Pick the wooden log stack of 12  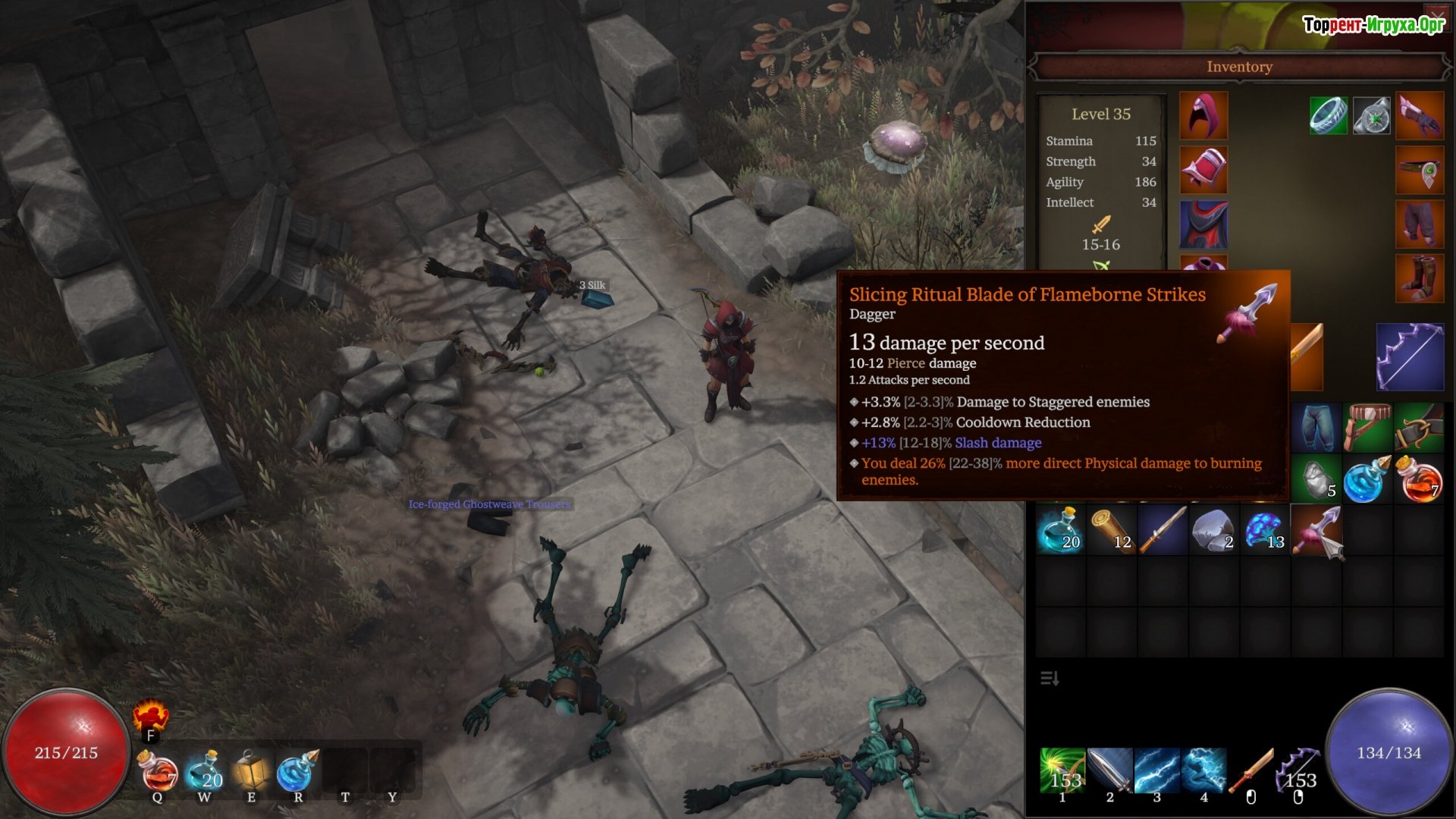(x=1112, y=530)
